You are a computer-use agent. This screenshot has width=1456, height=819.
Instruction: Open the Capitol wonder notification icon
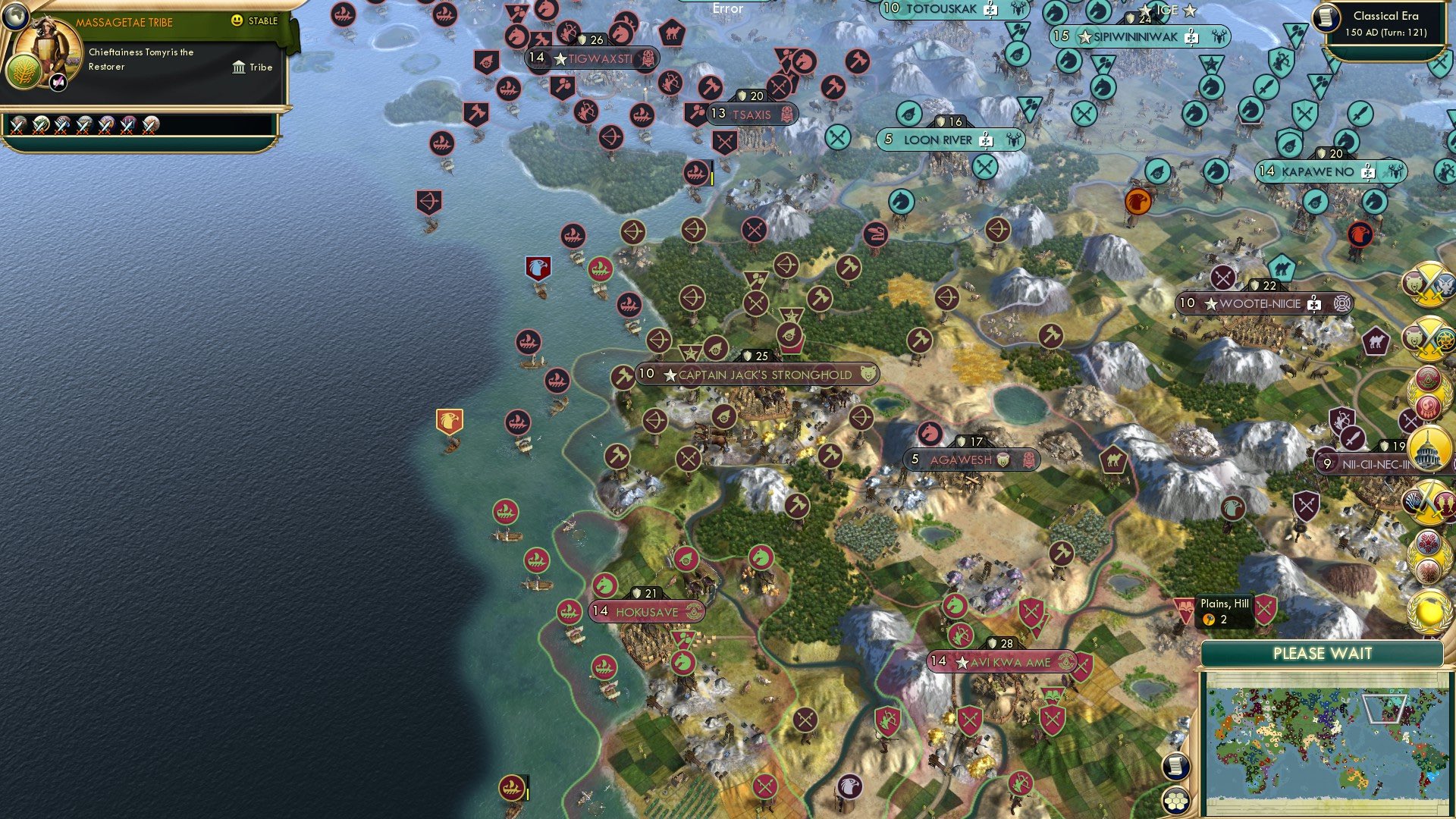point(1427,449)
